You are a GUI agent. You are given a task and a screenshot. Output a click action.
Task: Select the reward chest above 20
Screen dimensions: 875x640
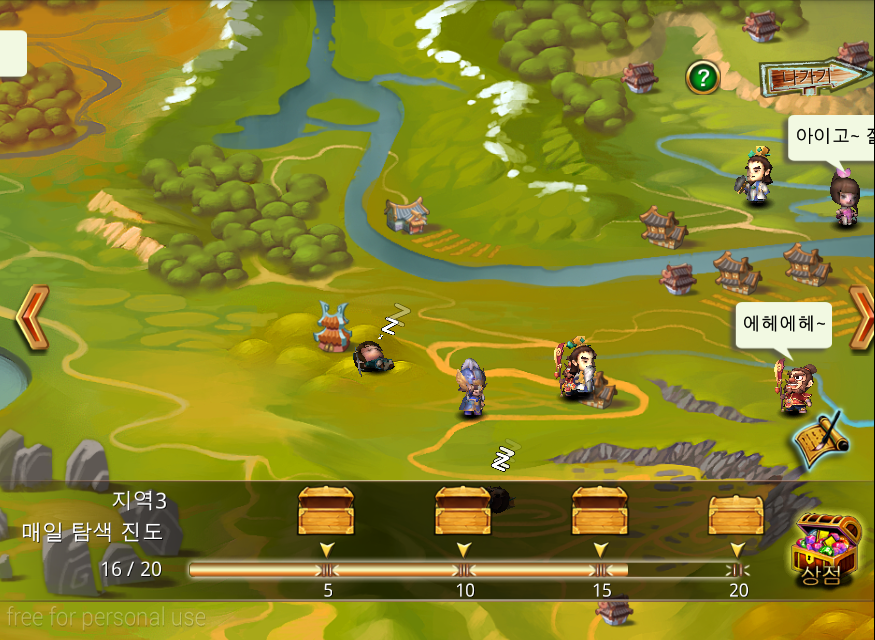(x=736, y=512)
